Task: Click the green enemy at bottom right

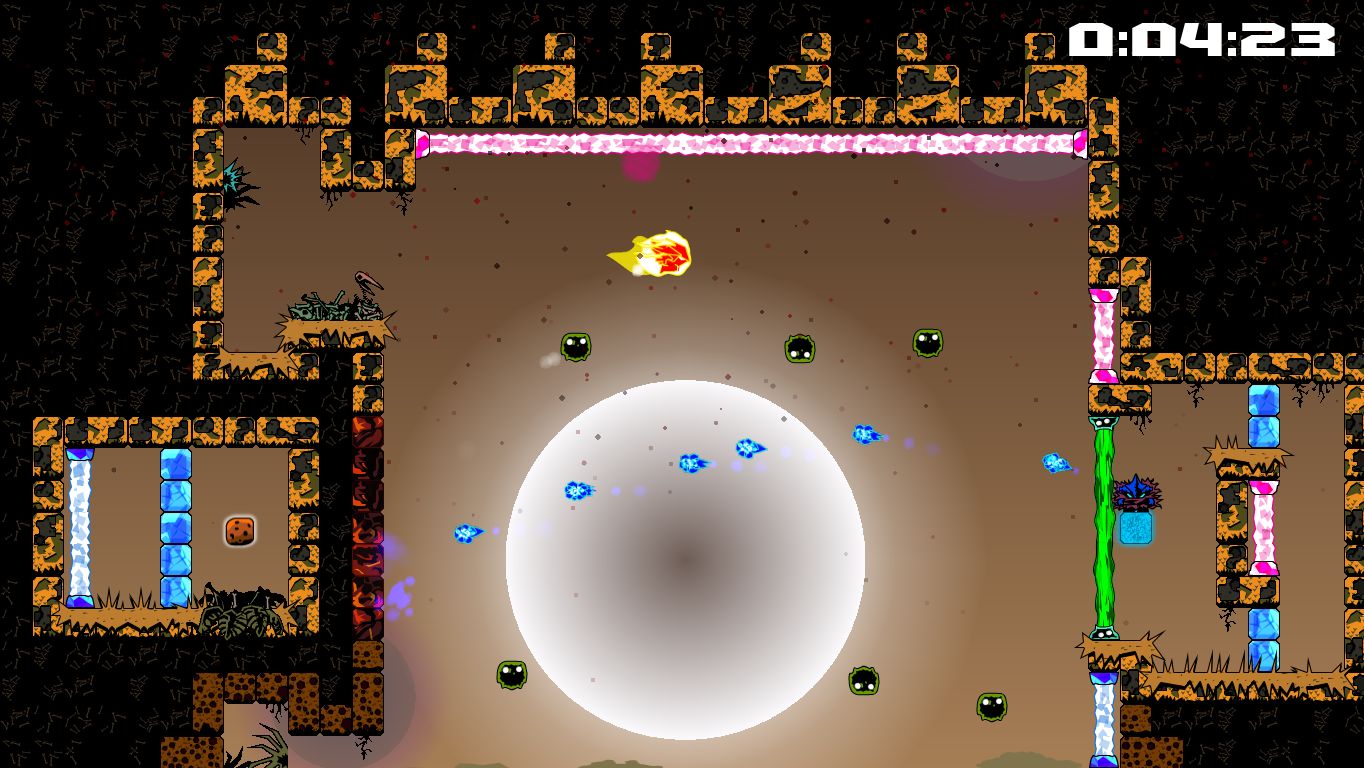Action: click(993, 709)
